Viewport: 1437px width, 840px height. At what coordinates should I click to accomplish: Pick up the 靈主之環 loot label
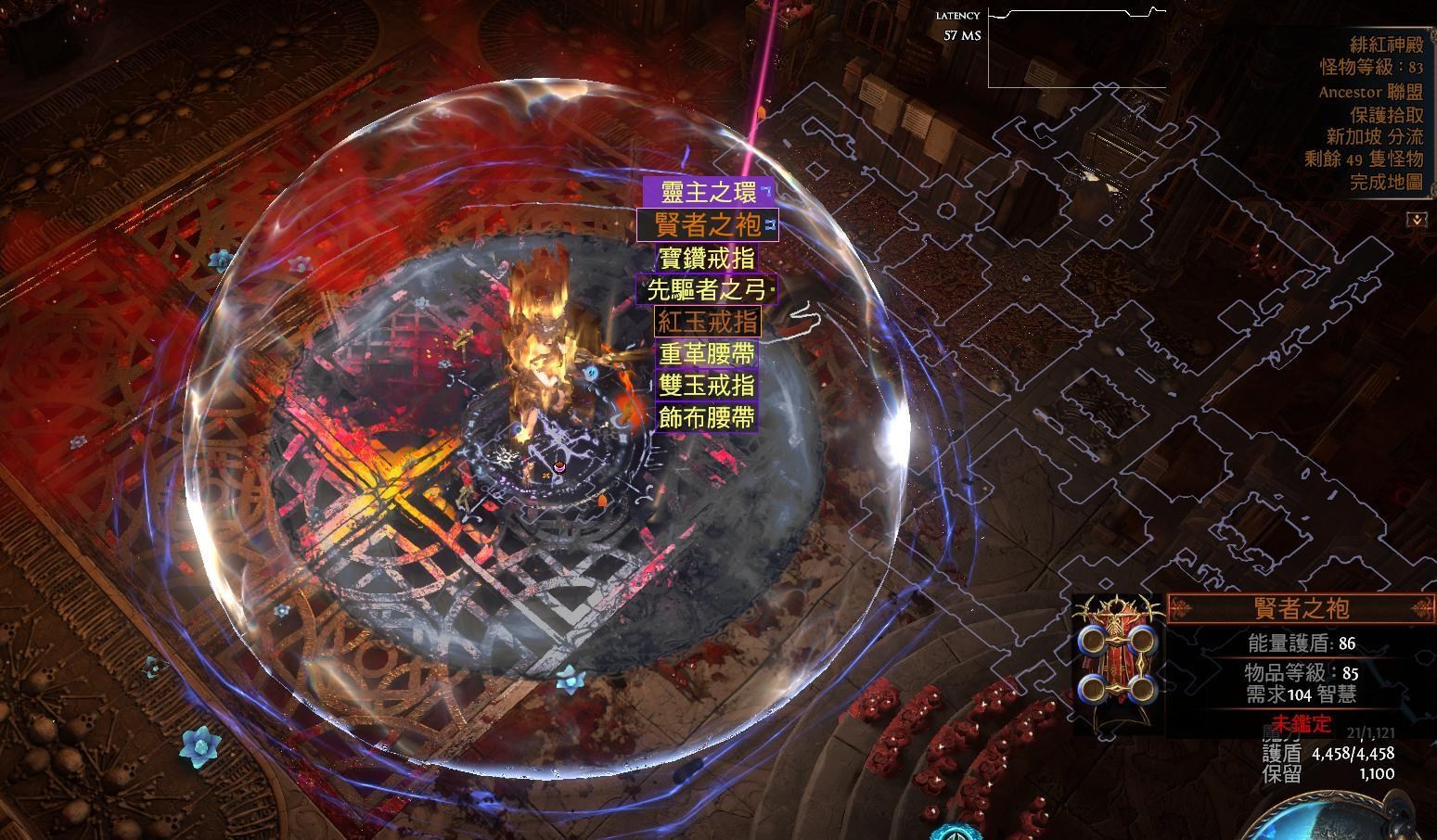708,193
